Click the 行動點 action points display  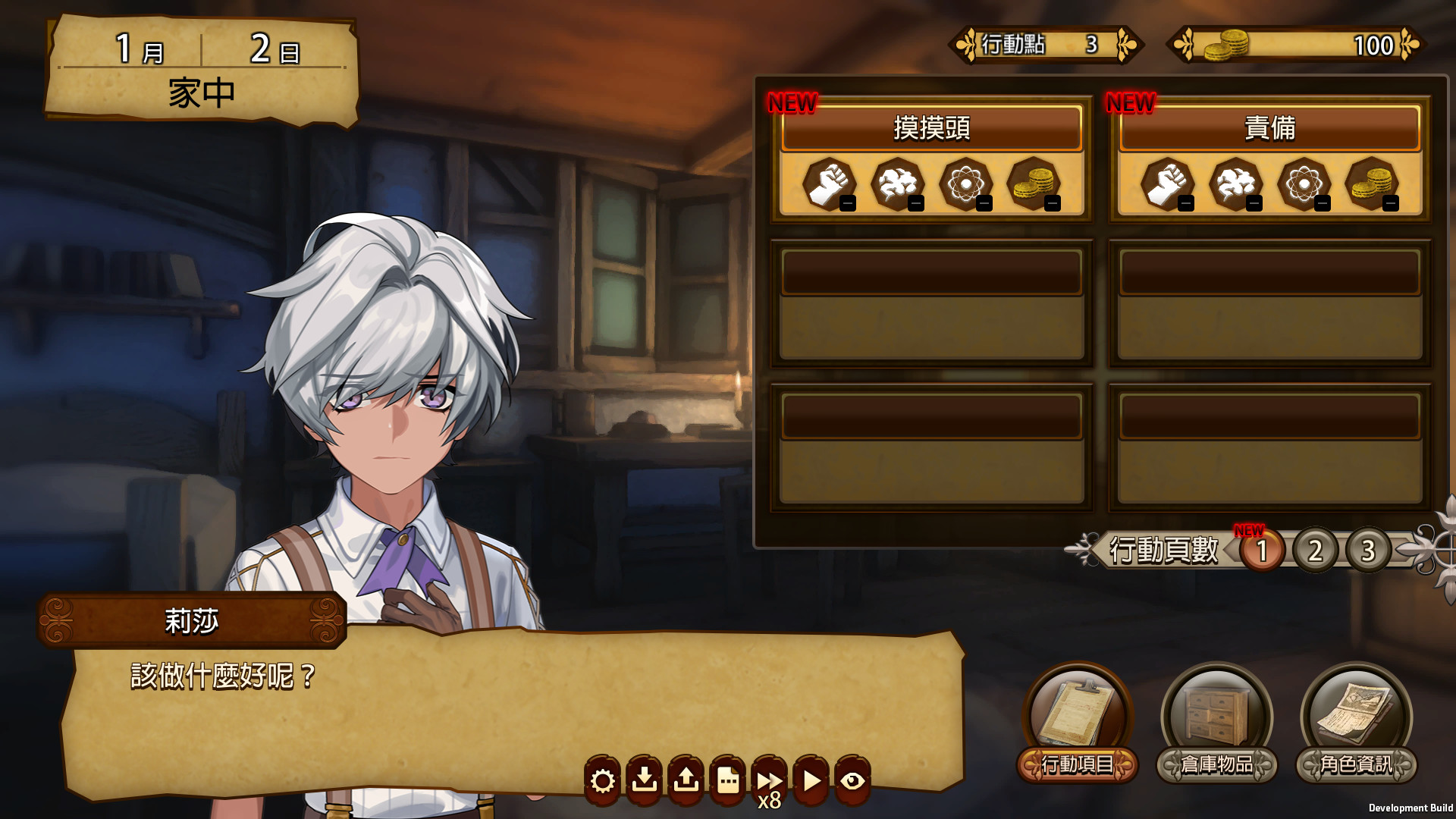[1043, 44]
